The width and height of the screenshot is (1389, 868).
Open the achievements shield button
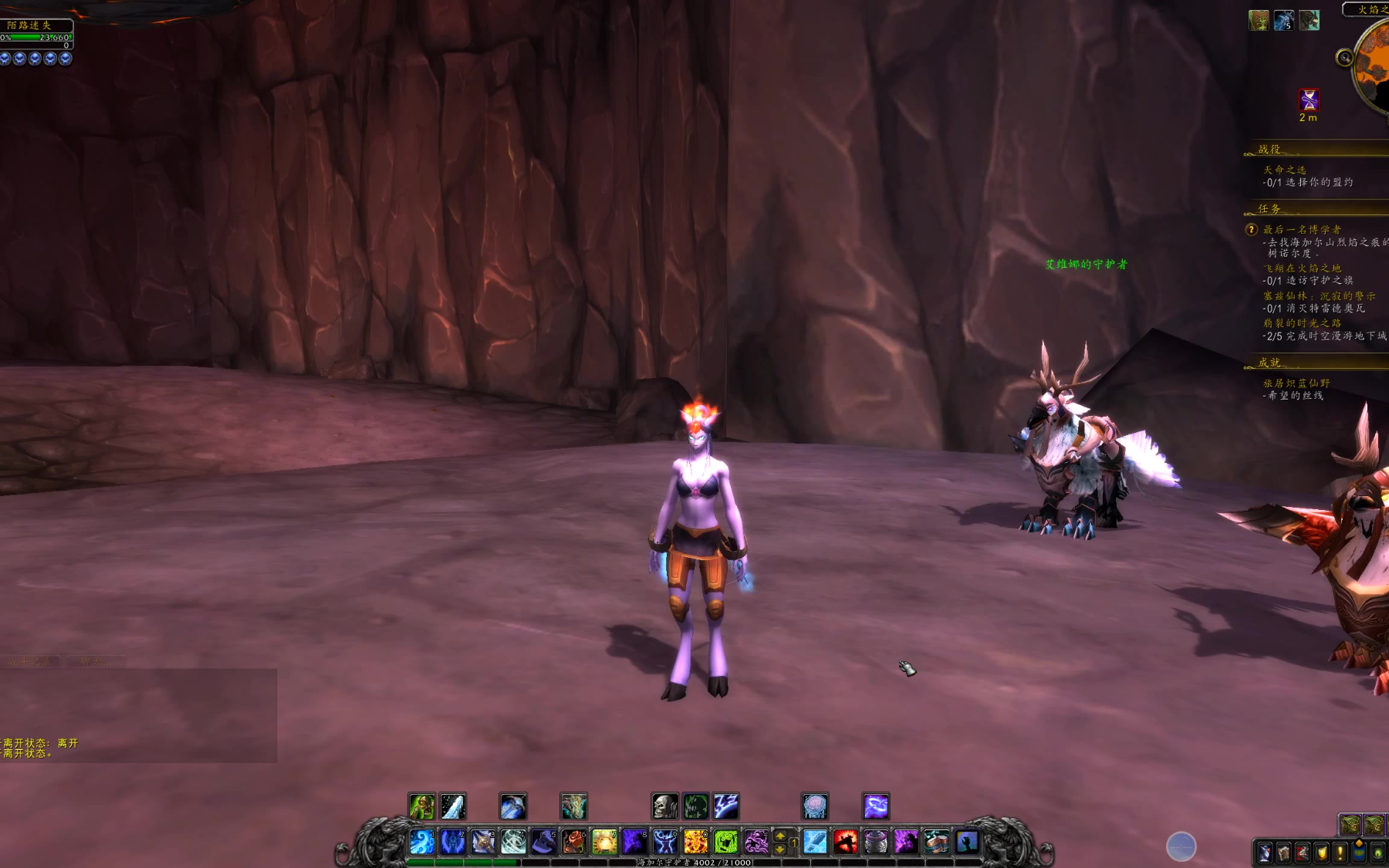1322,853
